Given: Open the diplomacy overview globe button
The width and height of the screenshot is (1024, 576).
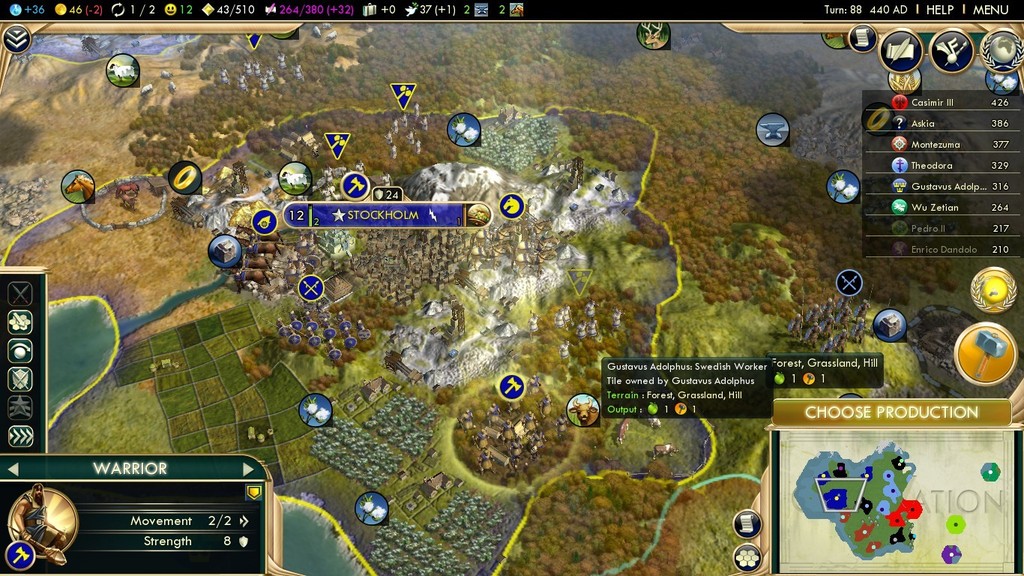Looking at the screenshot, I should point(1001,49).
